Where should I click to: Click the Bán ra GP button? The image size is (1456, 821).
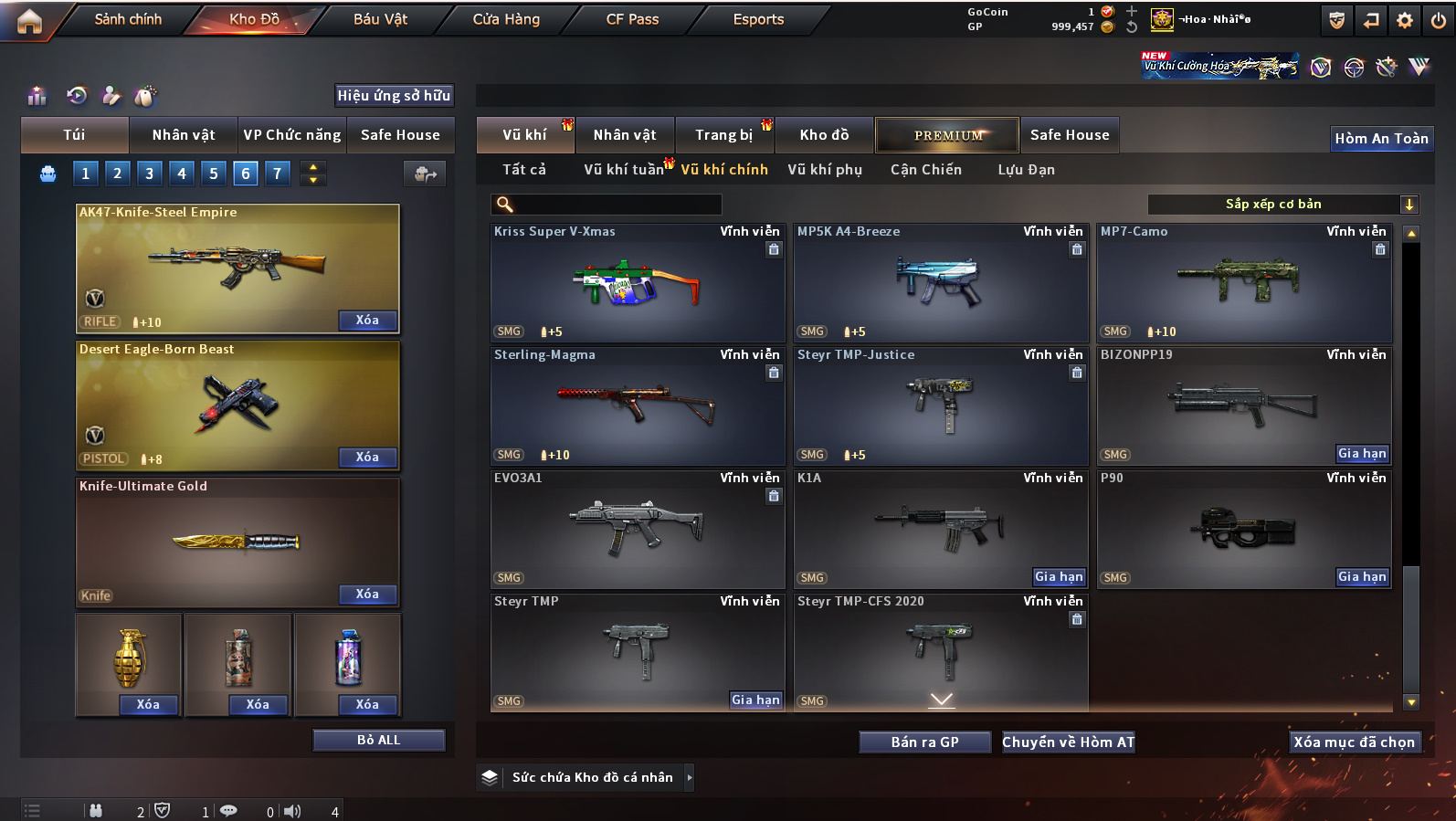pyautogui.click(x=924, y=742)
